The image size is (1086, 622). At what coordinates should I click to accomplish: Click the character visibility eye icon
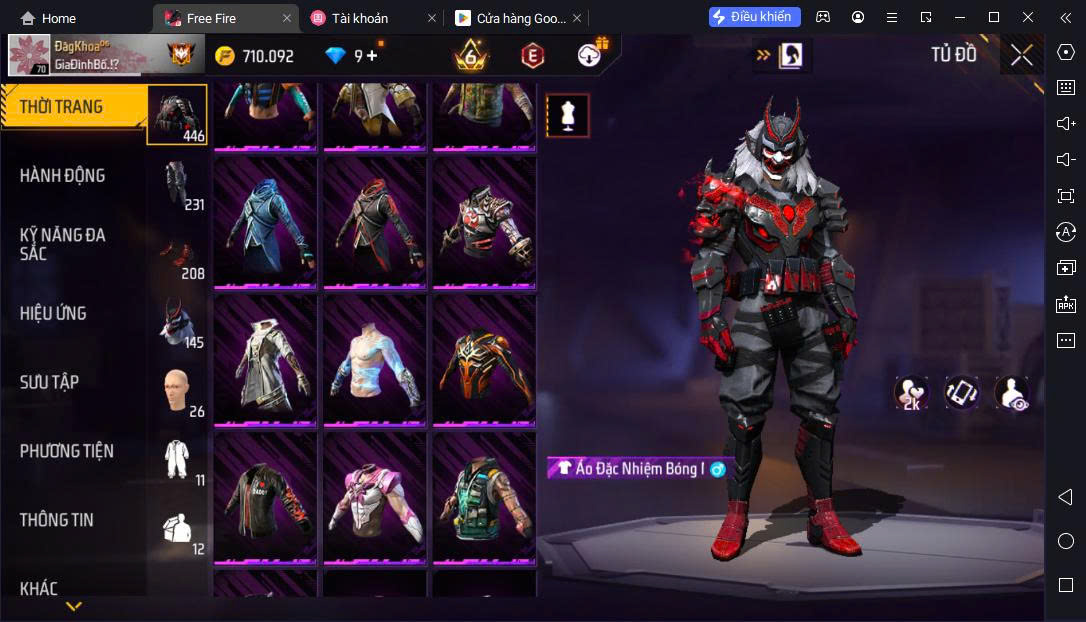pos(1012,392)
